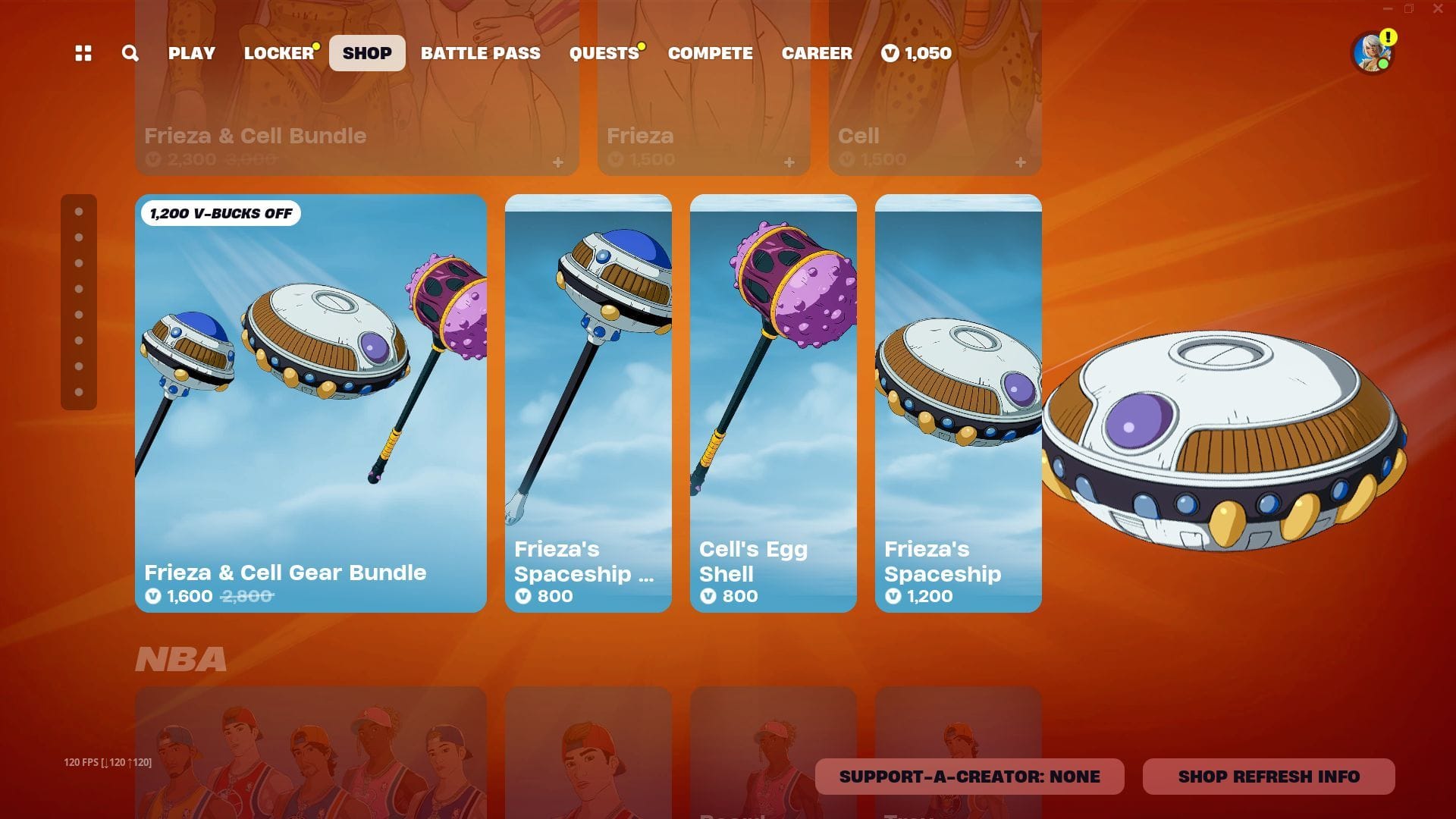The height and width of the screenshot is (819, 1456).
Task: Expand the Frieza tile using its plus button
Action: [789, 162]
